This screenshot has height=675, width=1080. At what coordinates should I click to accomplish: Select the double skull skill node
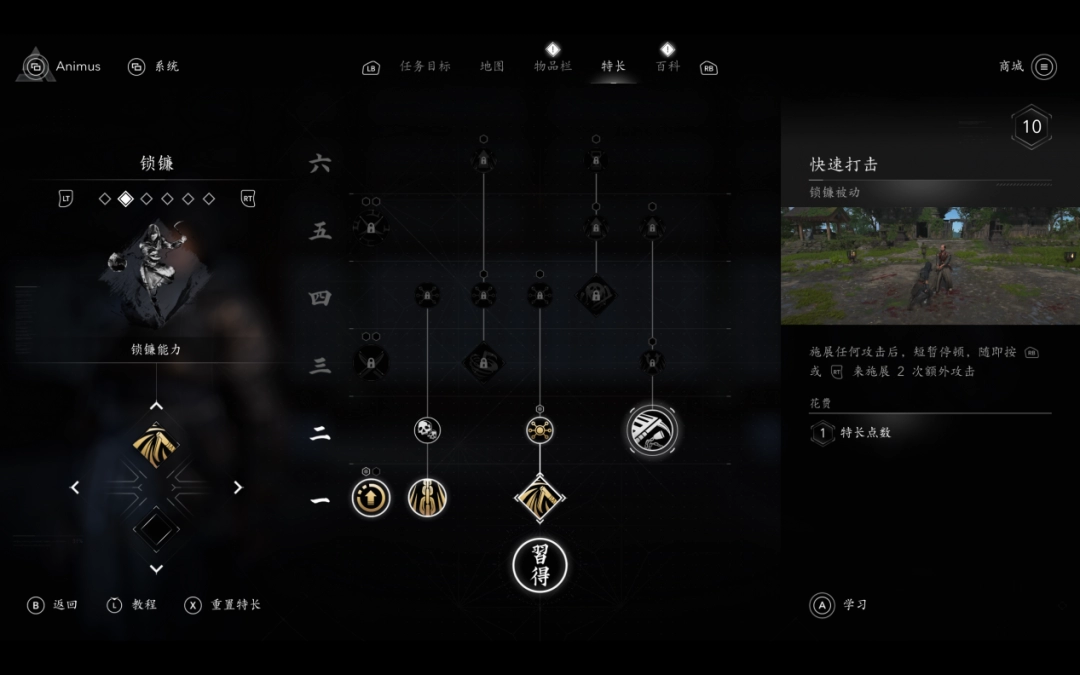[x=427, y=430]
